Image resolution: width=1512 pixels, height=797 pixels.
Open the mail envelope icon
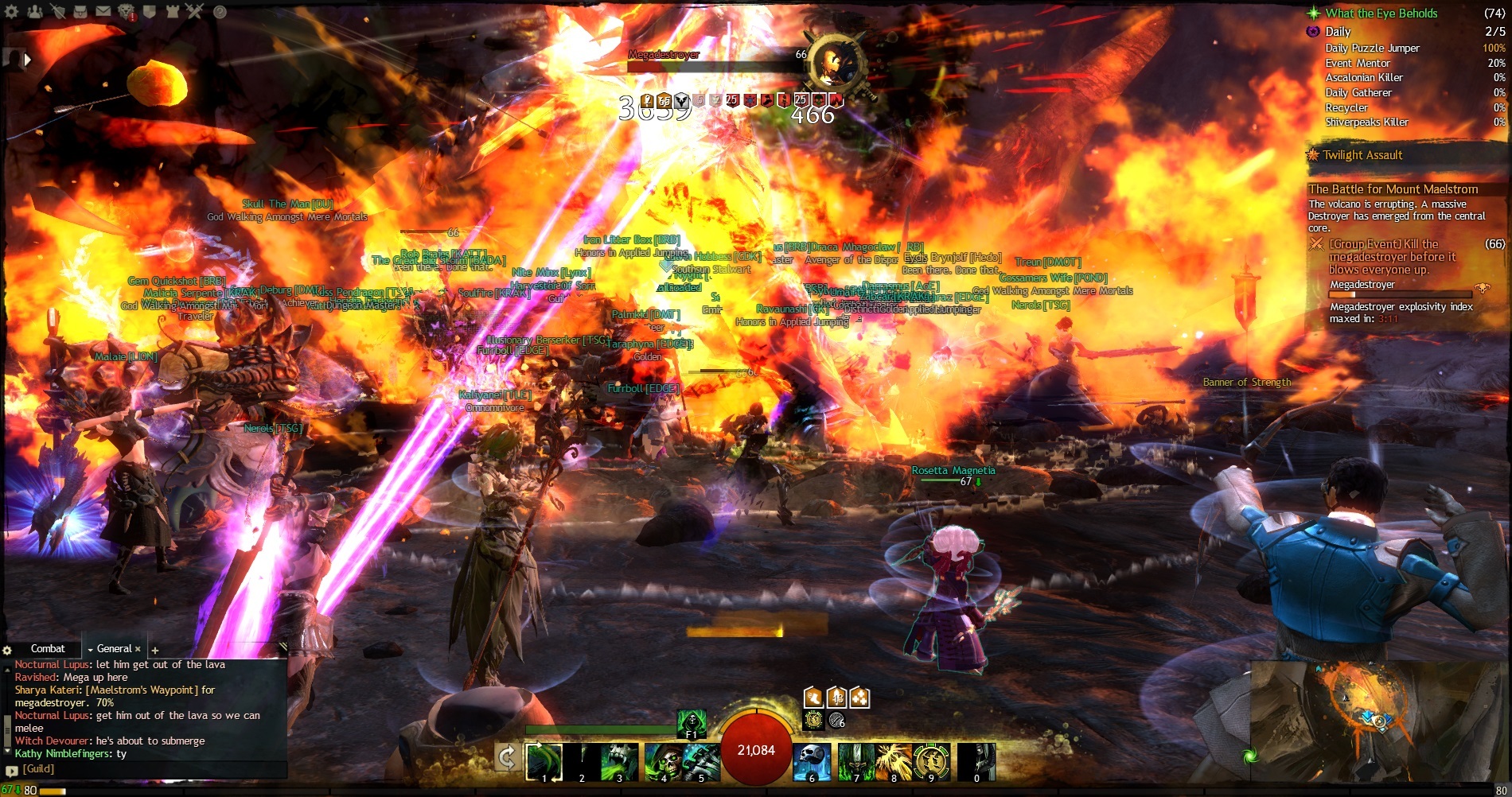[103, 11]
